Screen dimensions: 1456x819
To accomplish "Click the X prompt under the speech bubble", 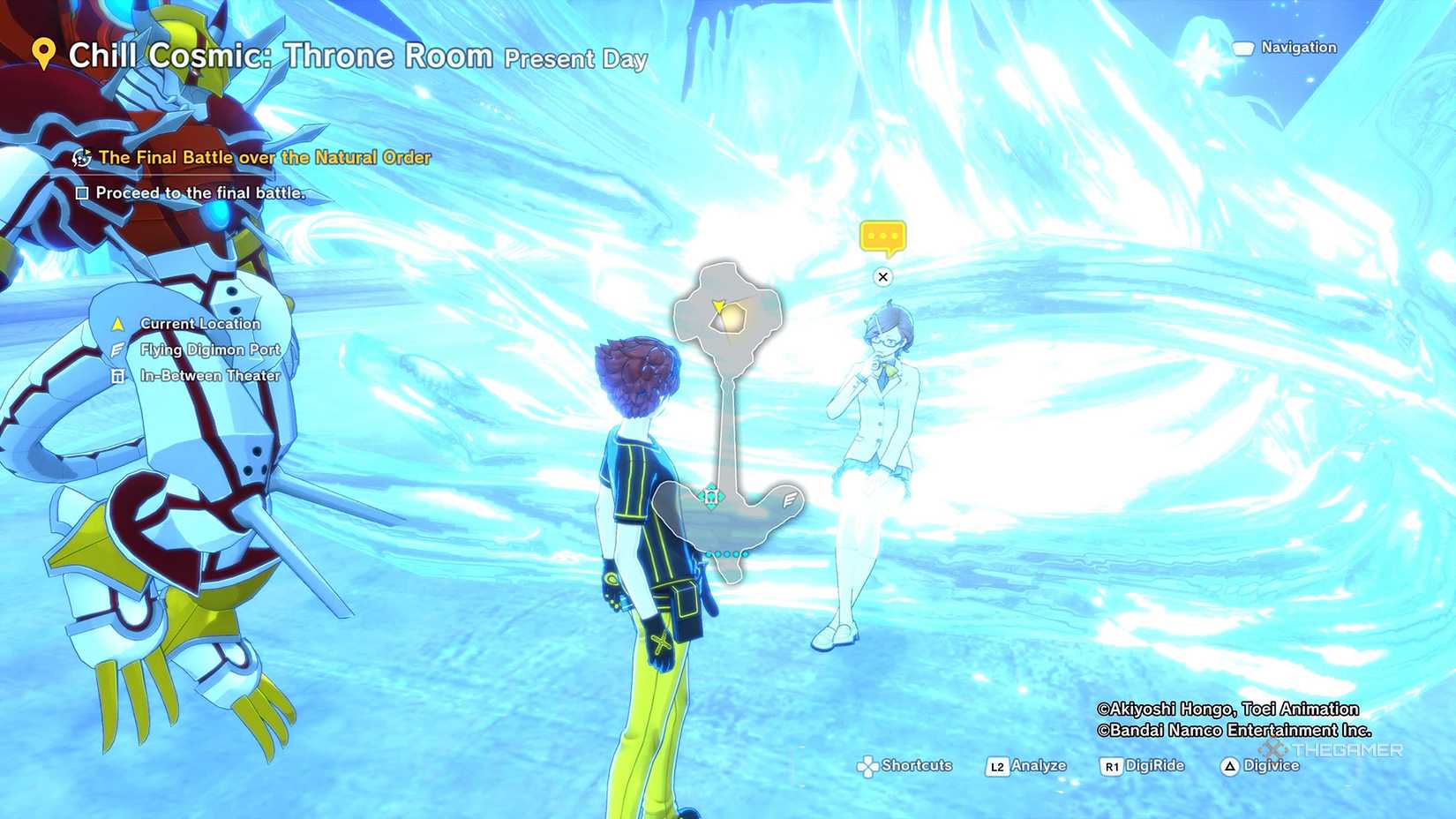I will [x=883, y=276].
